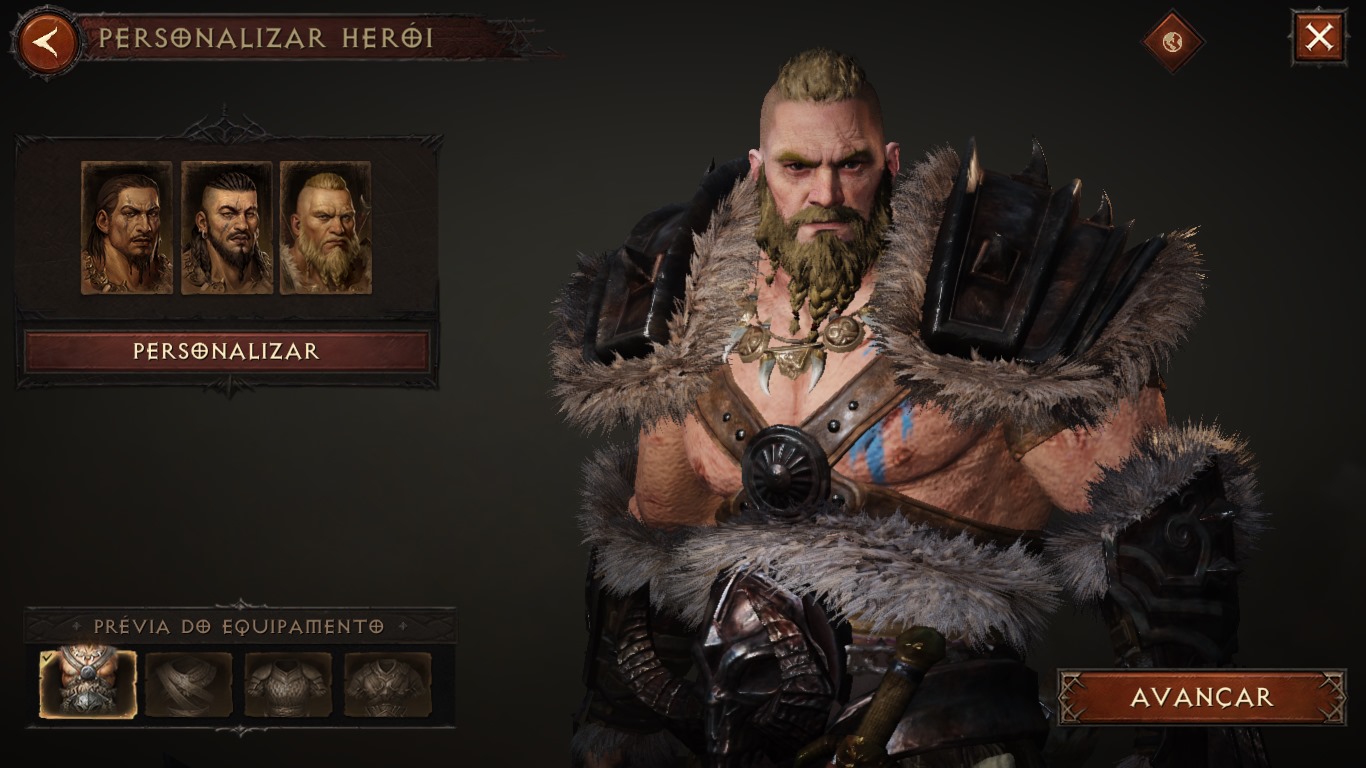Advance with the Avançar button
Screen dimensions: 1366x768
pos(1201,697)
